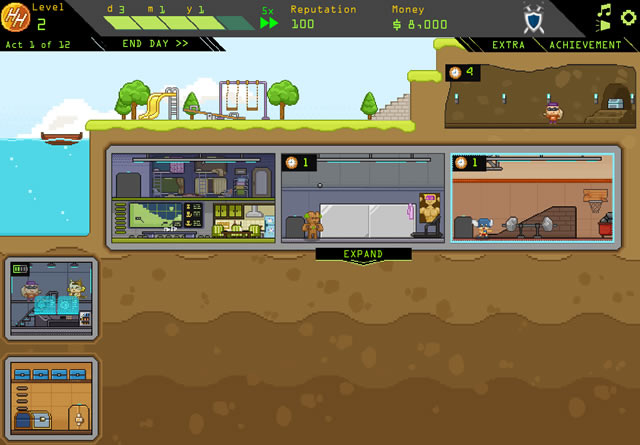Select the cave mine room on the cliff
The image size is (640, 445).
tap(539, 96)
